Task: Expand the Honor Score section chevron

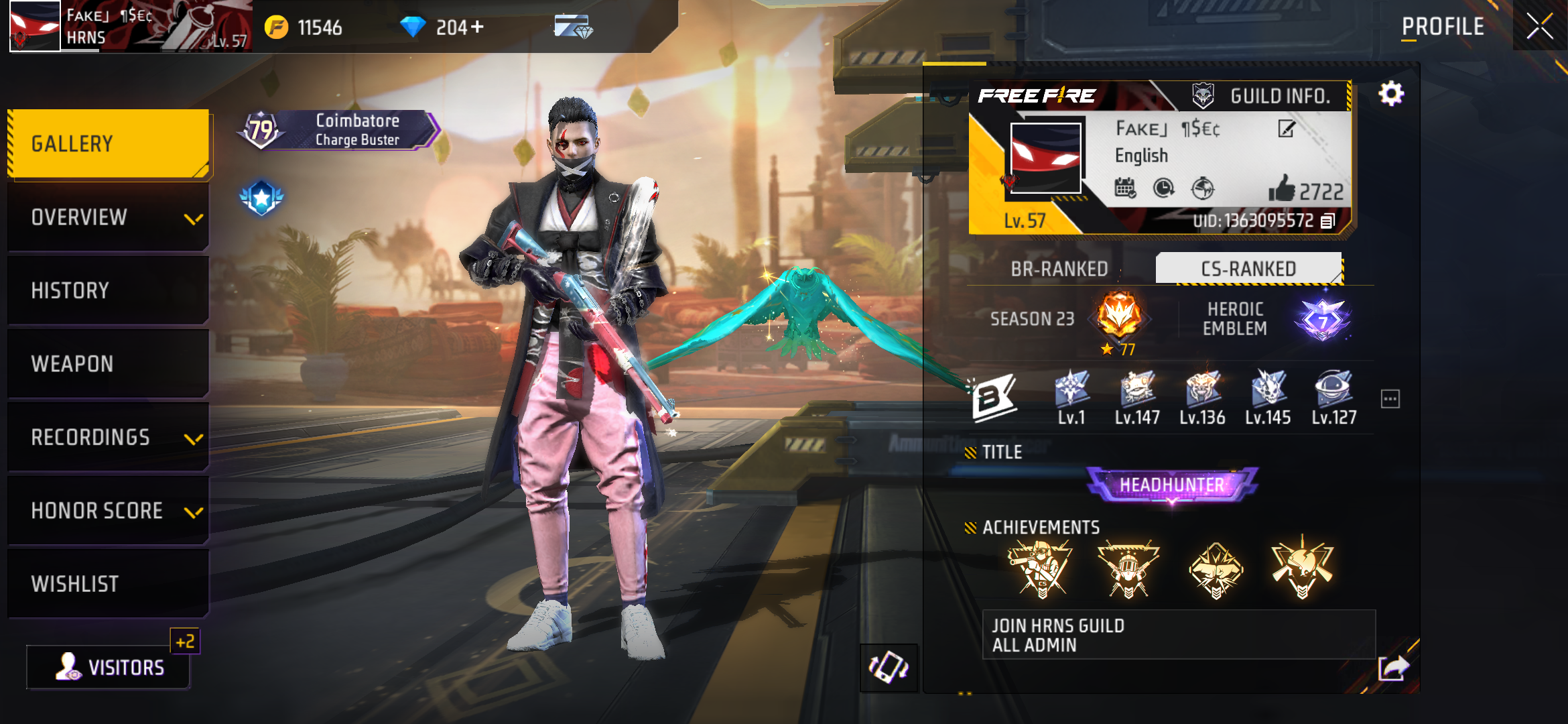Action: [x=194, y=514]
